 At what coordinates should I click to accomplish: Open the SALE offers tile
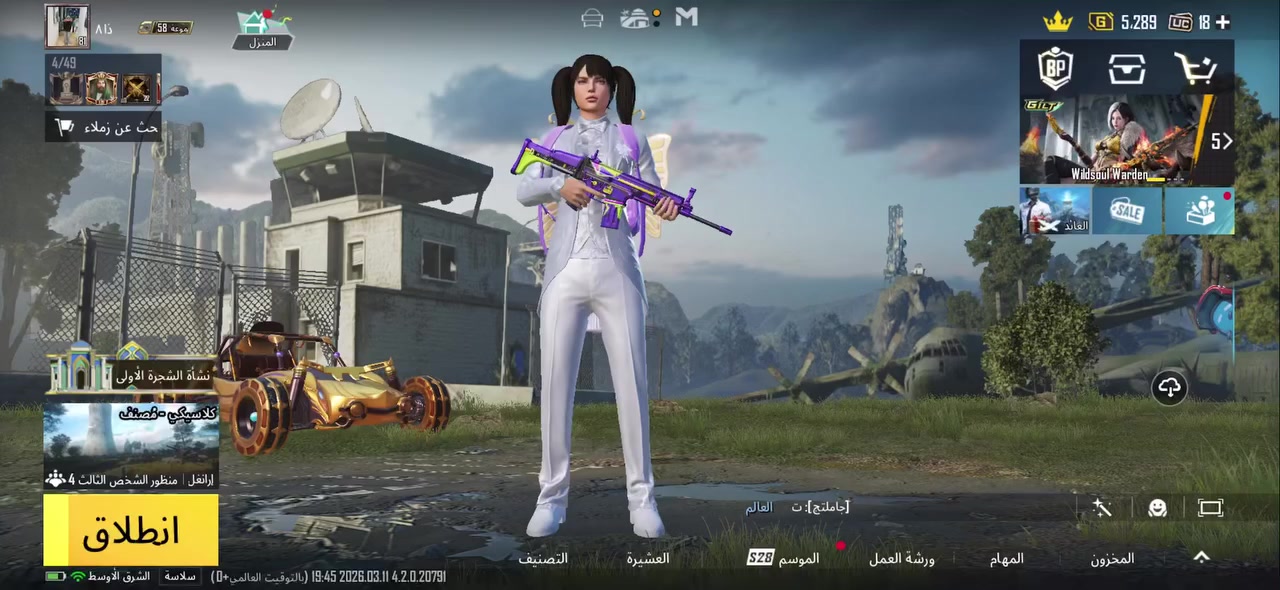(x=1127, y=211)
